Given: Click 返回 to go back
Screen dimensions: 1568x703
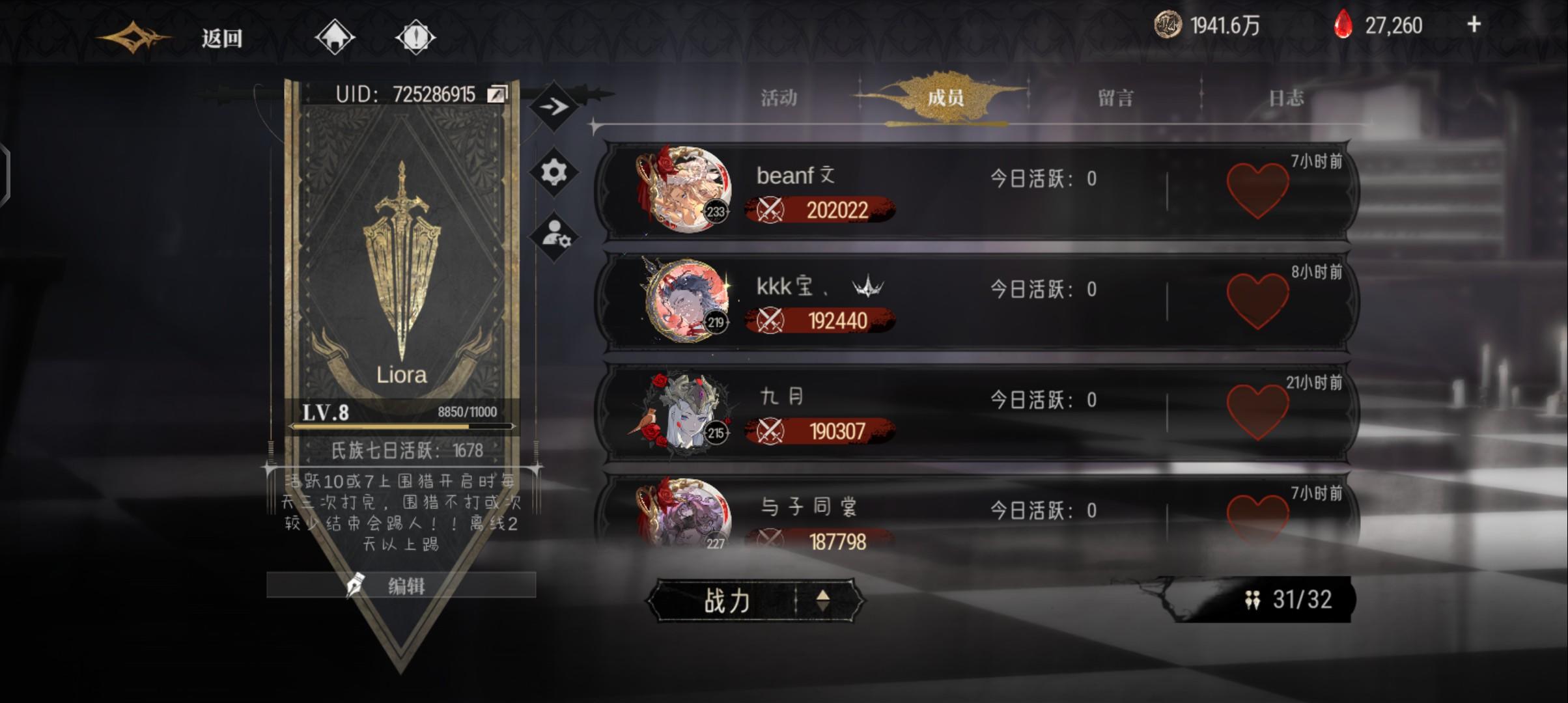Looking at the screenshot, I should click(x=221, y=36).
